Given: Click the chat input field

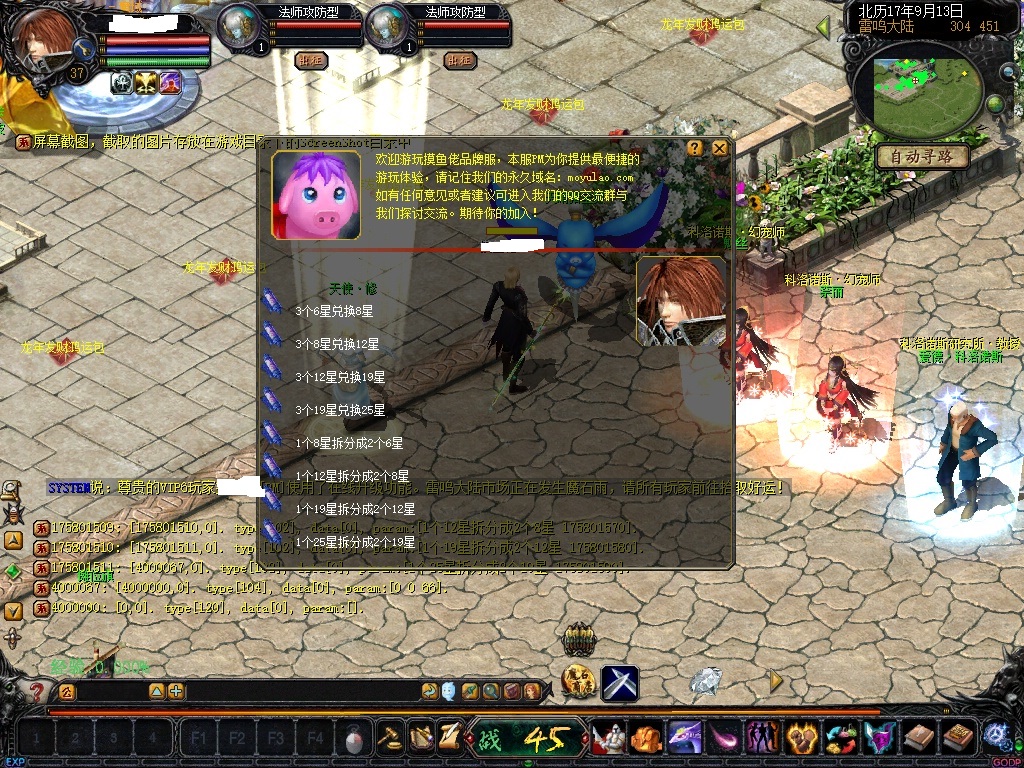Looking at the screenshot, I should (300, 691).
